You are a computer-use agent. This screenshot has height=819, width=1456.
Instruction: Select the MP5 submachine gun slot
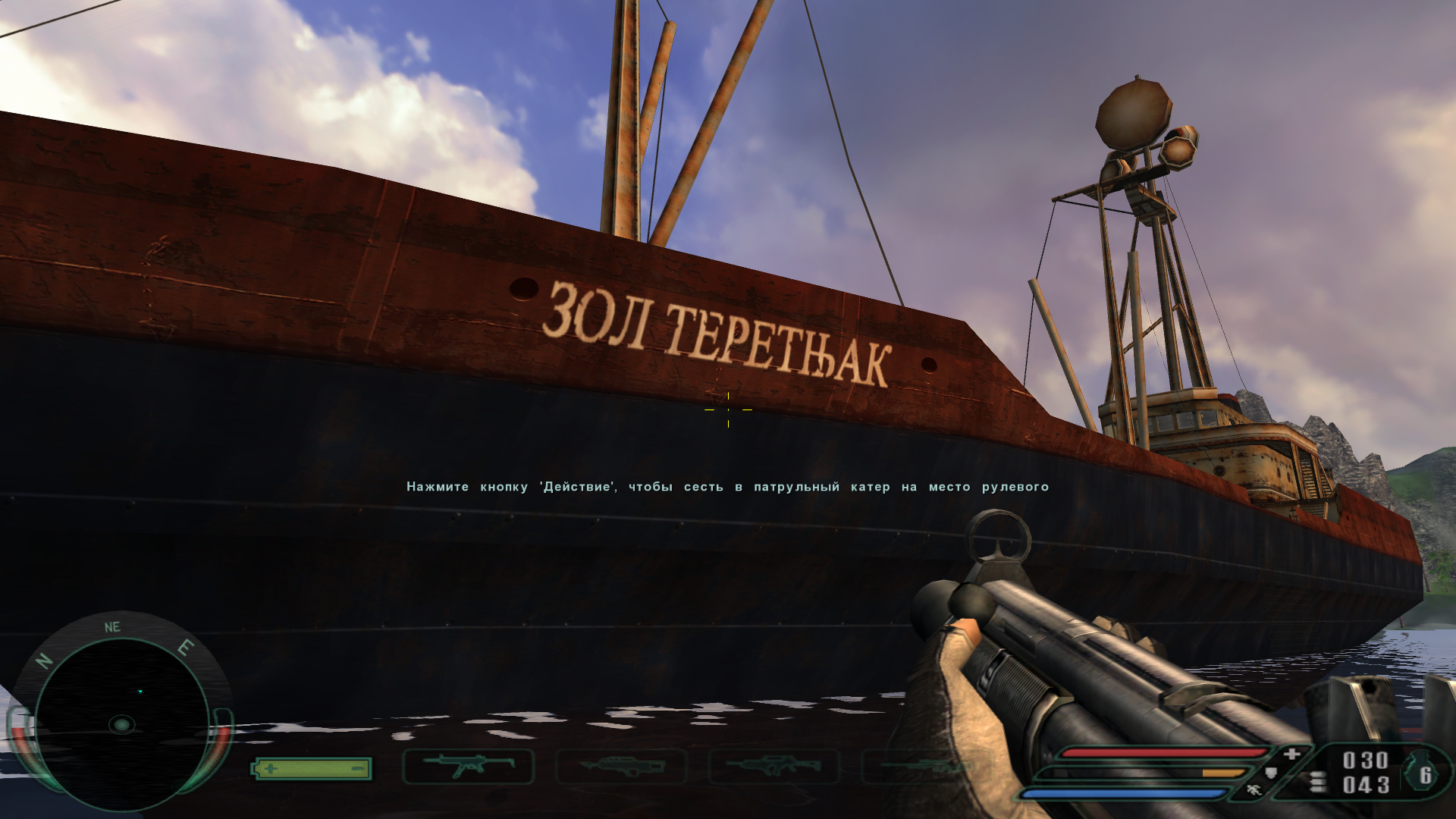tap(468, 766)
